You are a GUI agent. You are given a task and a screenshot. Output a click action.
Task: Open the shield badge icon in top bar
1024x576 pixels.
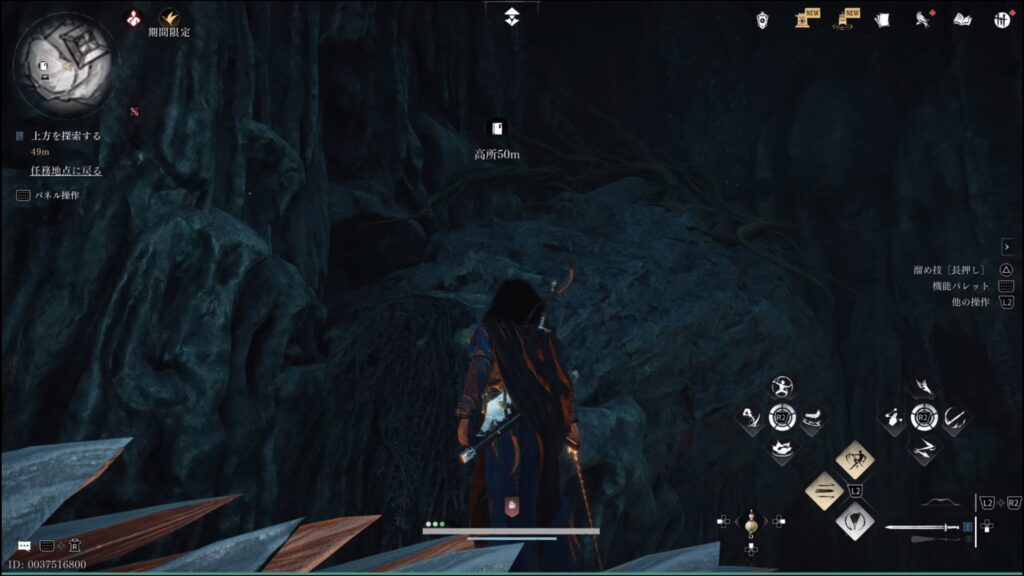click(x=764, y=19)
